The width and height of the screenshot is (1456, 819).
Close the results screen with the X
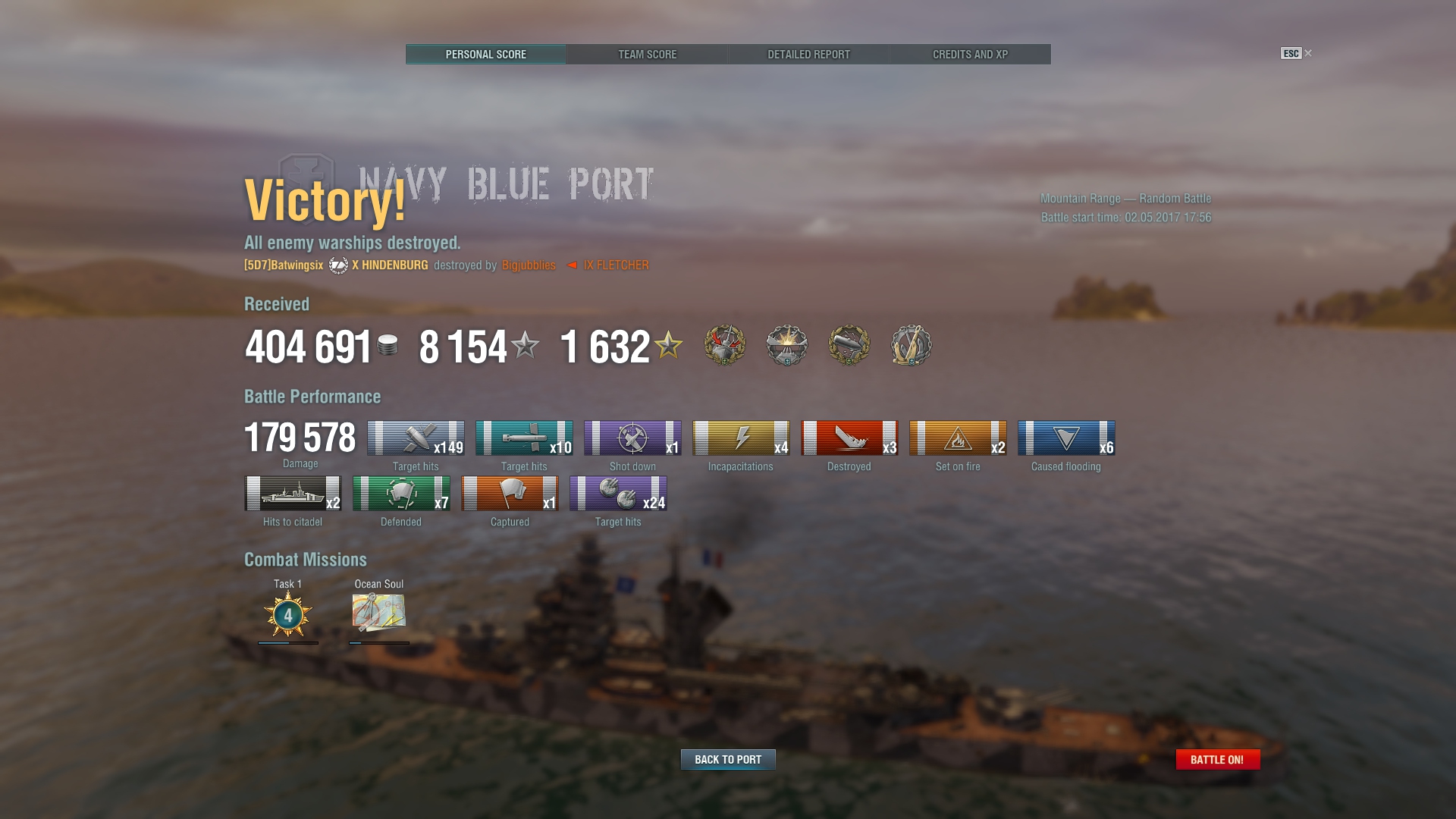[x=1308, y=53]
